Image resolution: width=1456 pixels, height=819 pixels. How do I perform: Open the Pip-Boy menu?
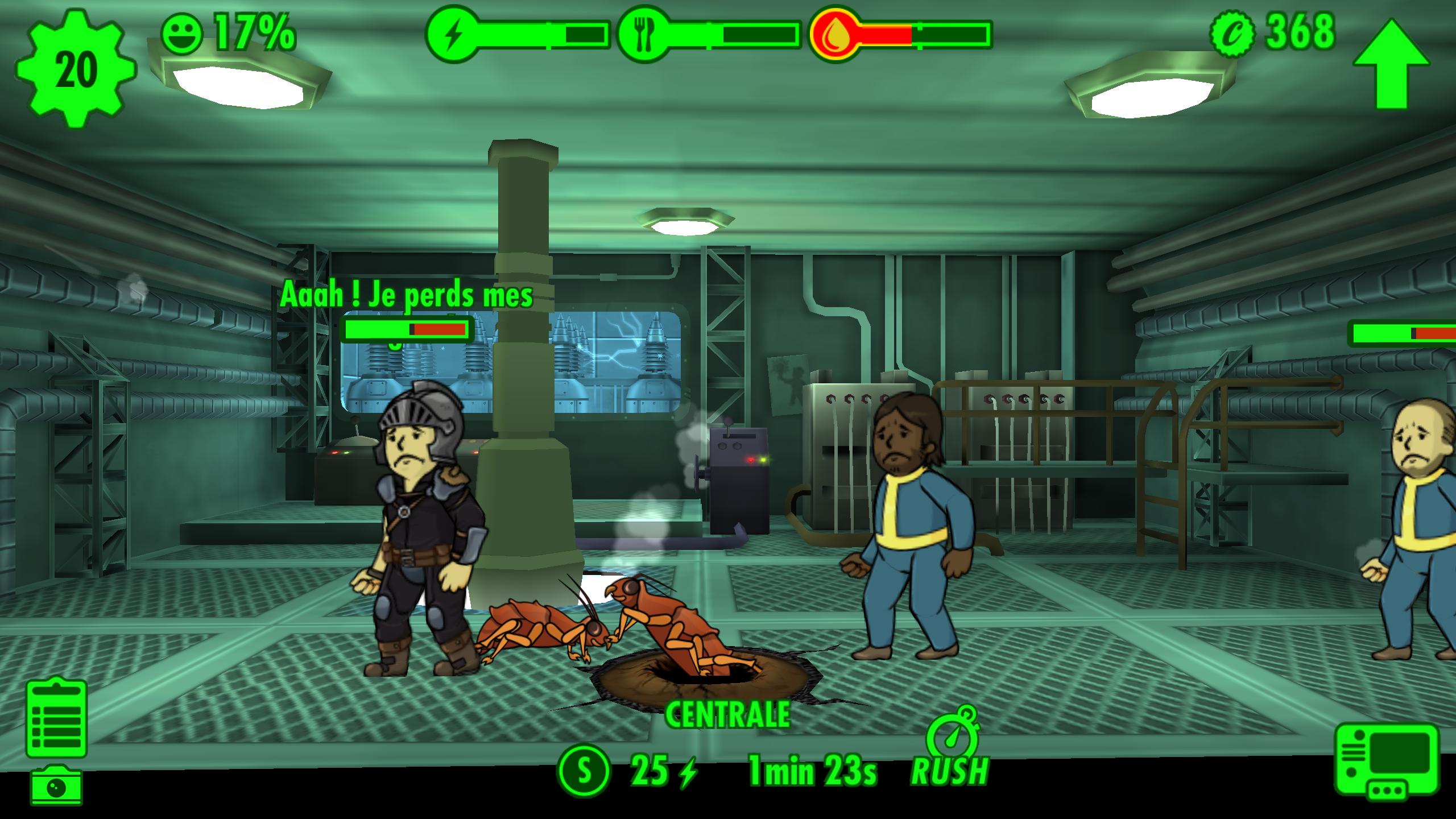(1387, 760)
